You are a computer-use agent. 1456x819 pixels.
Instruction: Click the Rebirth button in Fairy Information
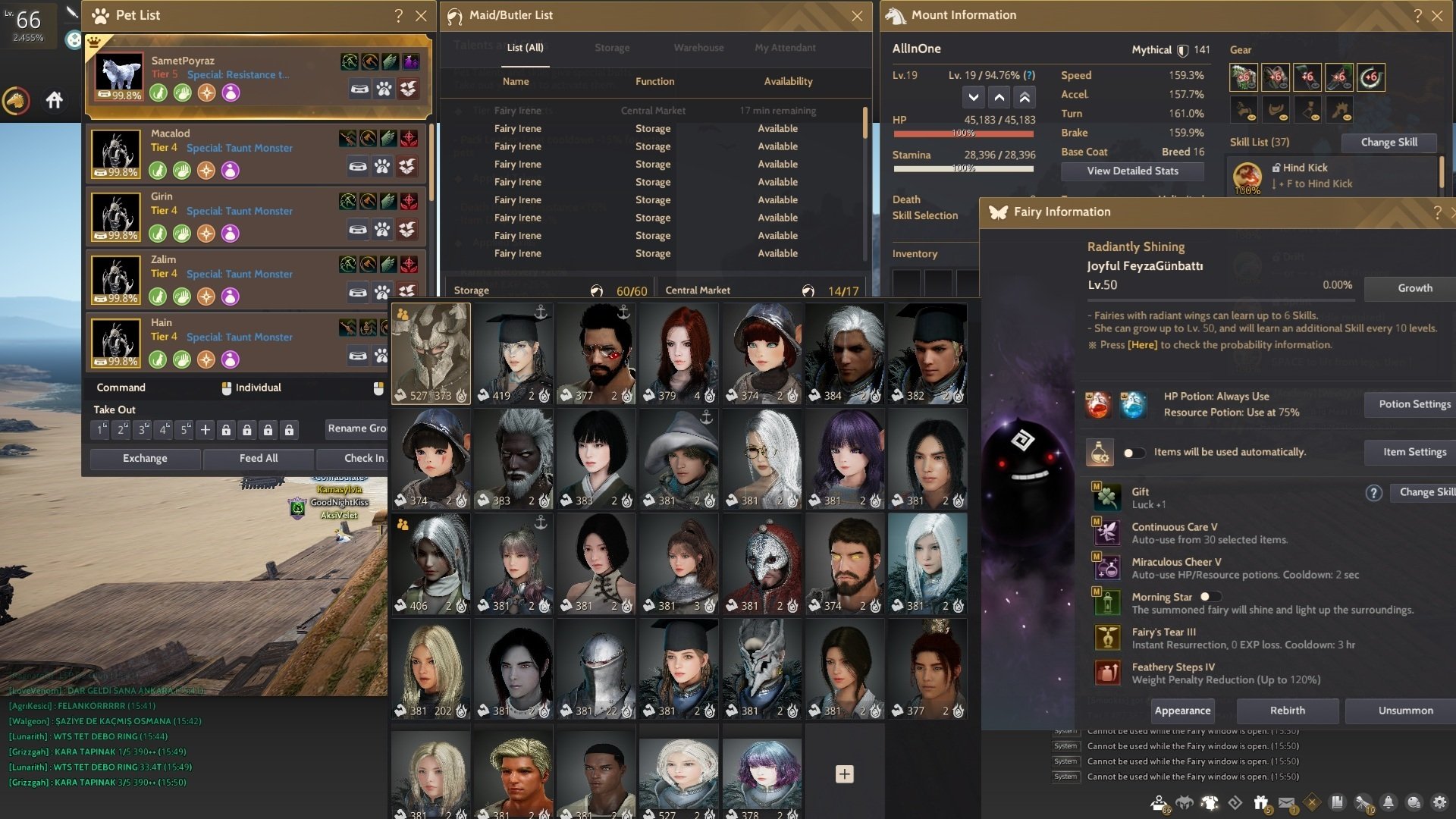[1286, 711]
